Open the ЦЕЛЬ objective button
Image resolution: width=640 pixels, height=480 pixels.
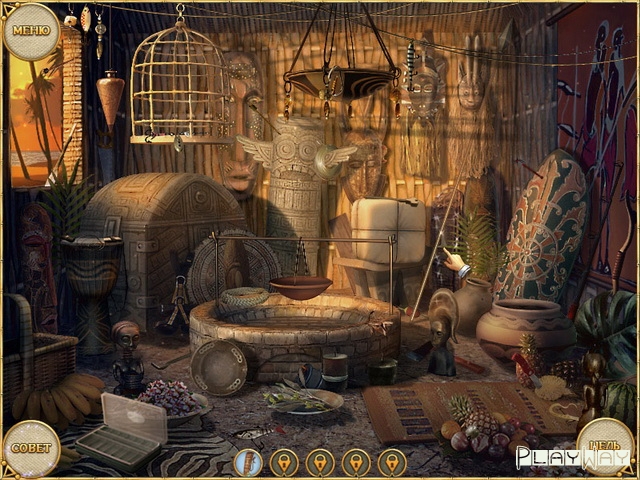[x=605, y=446]
